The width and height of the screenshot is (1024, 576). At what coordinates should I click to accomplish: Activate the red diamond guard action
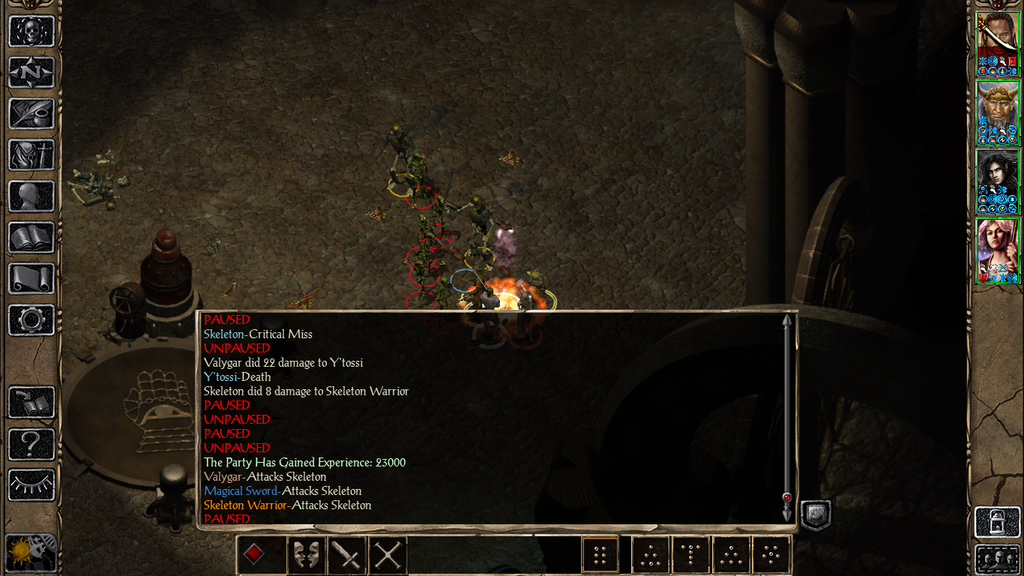click(x=255, y=554)
